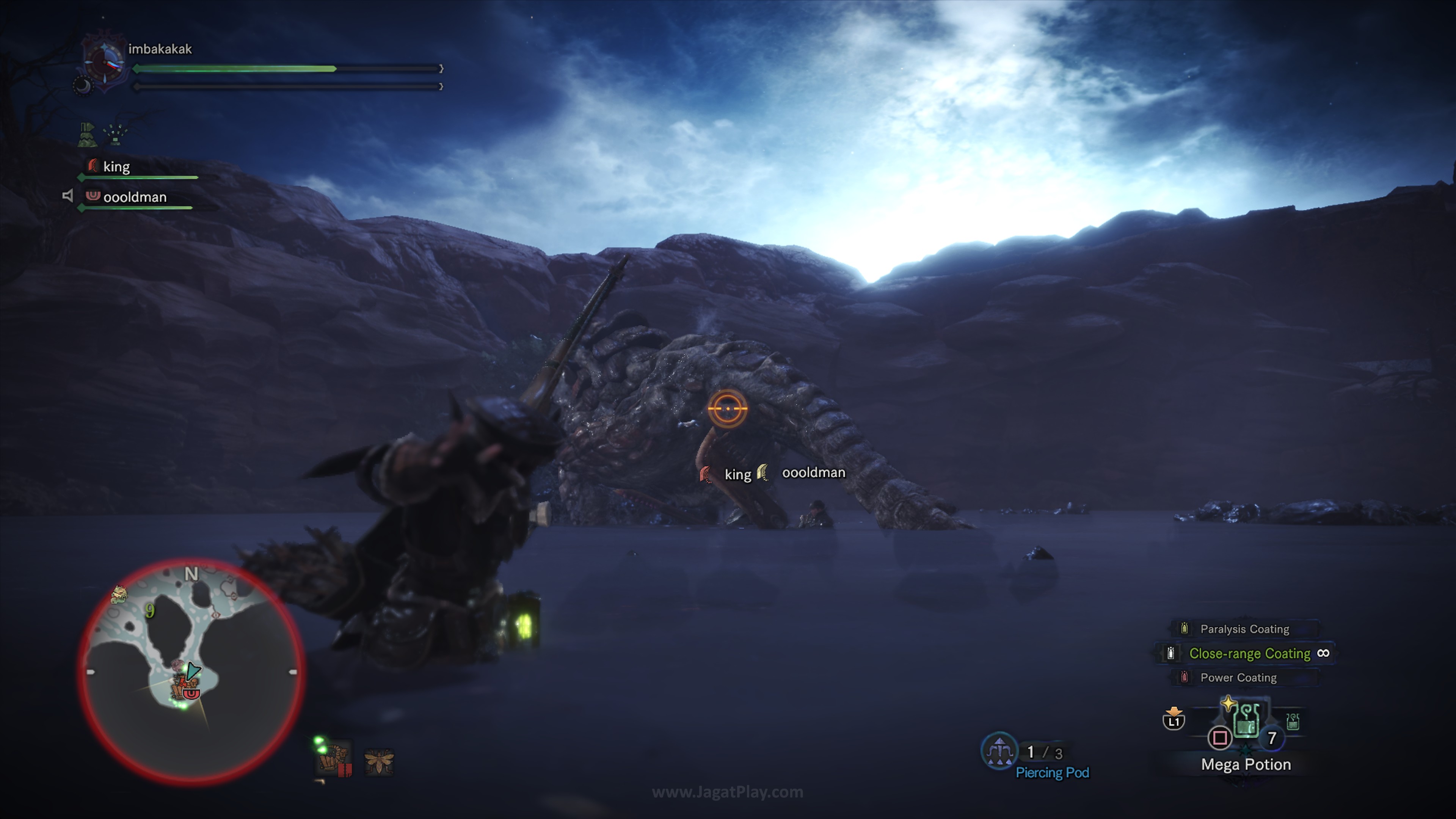This screenshot has width=1456, height=819.
Task: Select the number 9 area marker on minimap
Action: [x=150, y=610]
